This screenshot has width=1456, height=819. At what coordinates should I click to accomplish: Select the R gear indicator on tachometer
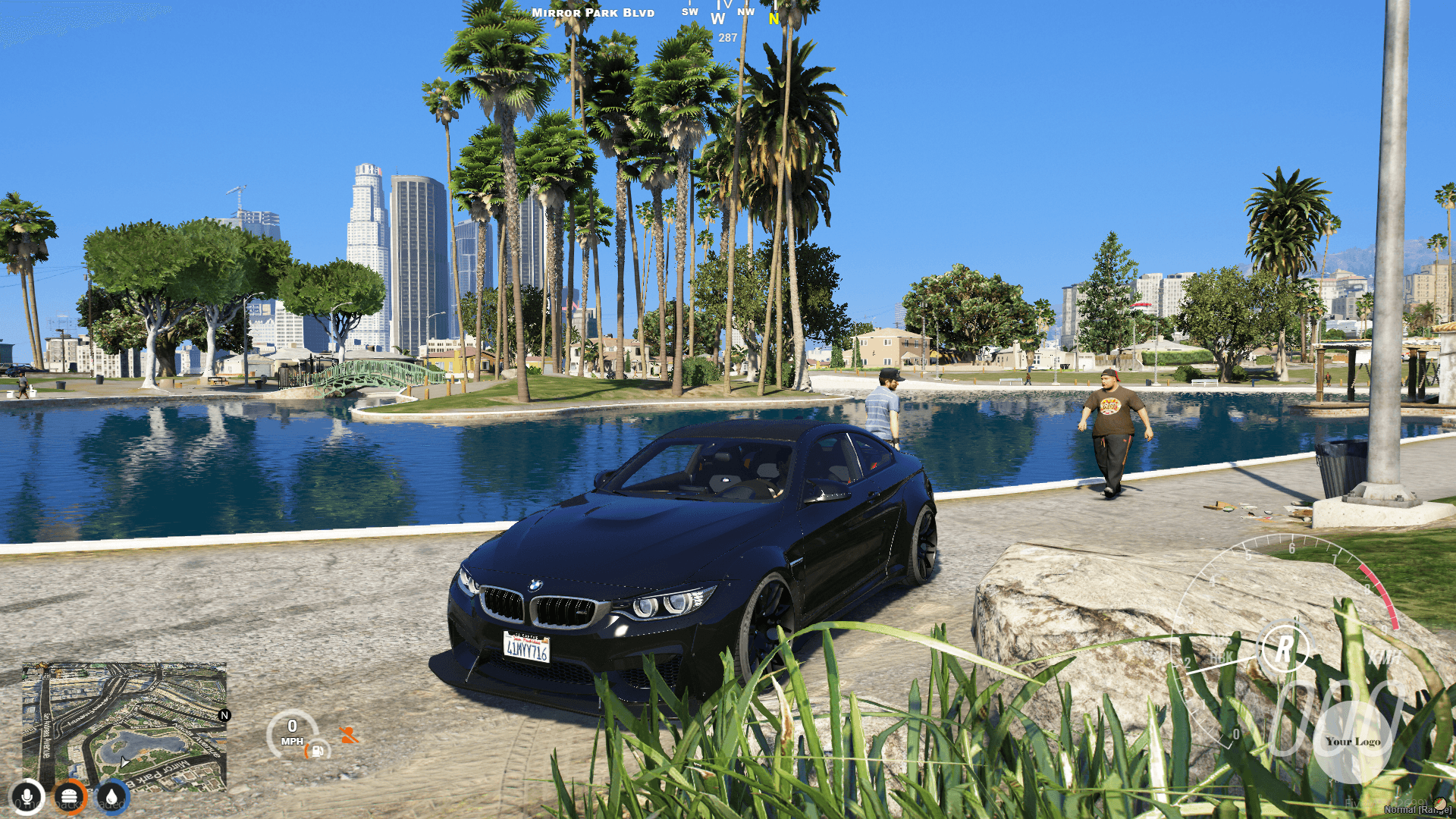coord(1285,648)
